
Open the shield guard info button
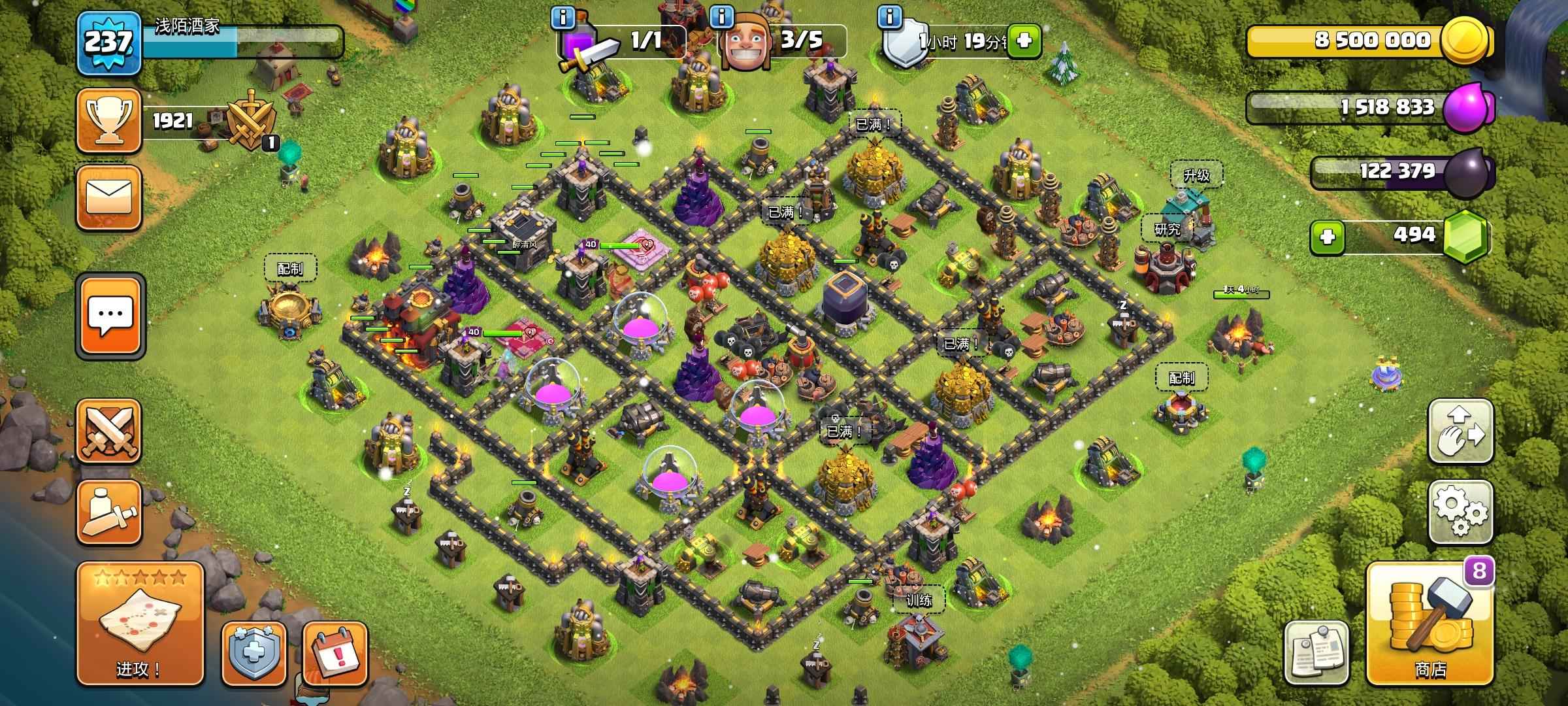click(253, 653)
